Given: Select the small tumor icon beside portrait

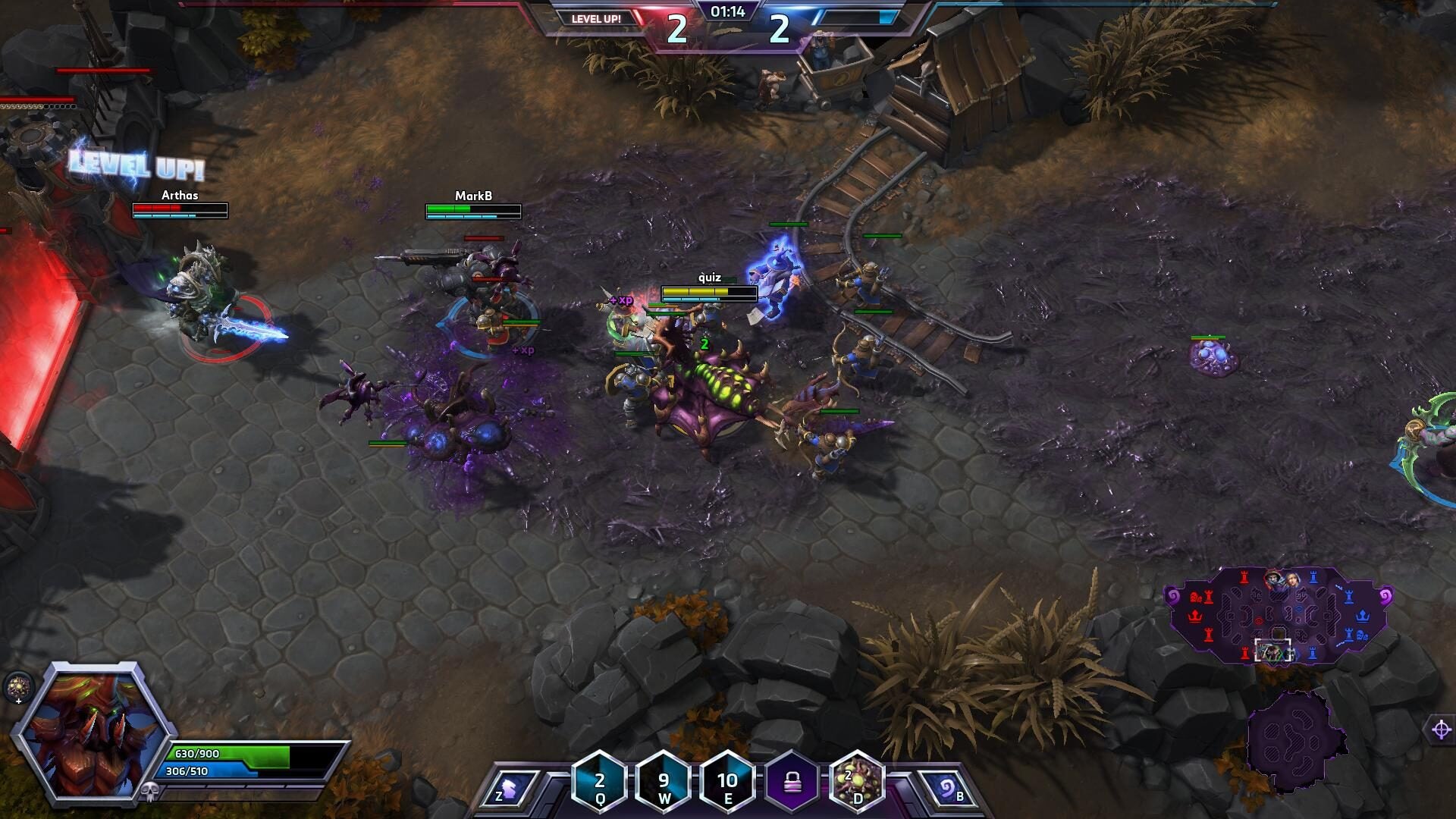Looking at the screenshot, I should (x=17, y=687).
